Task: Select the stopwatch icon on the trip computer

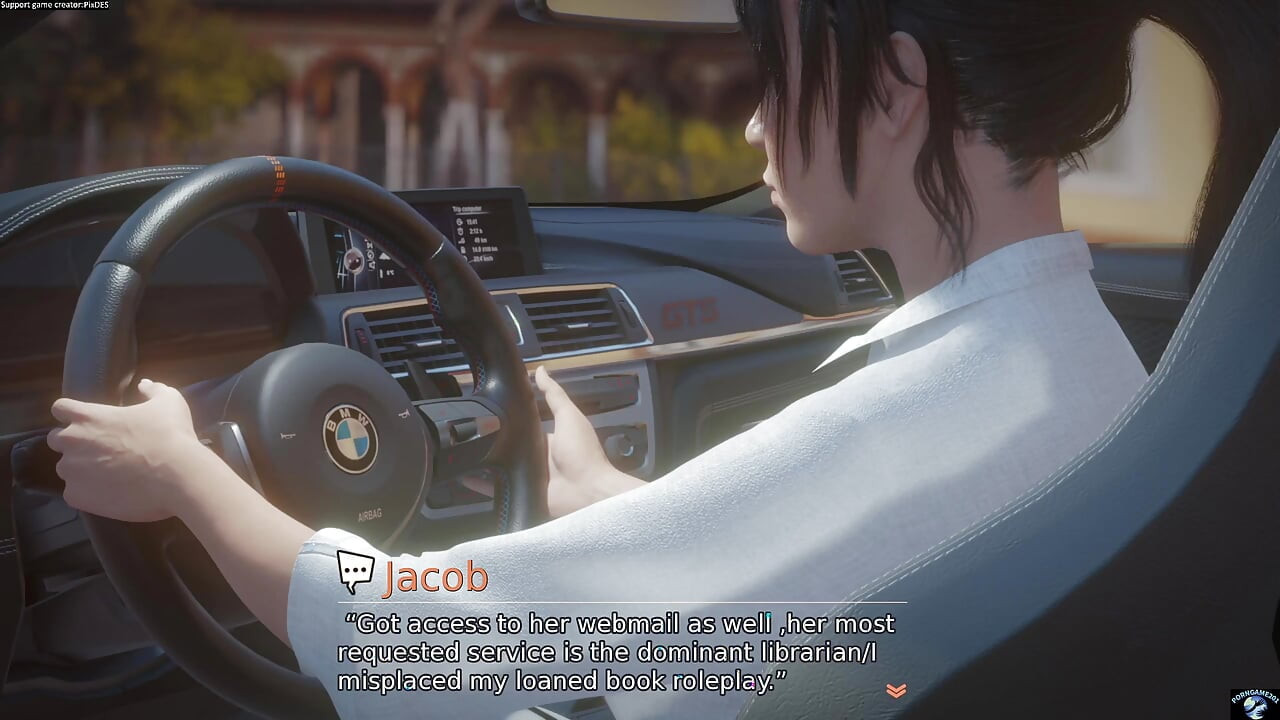Action: (460, 231)
